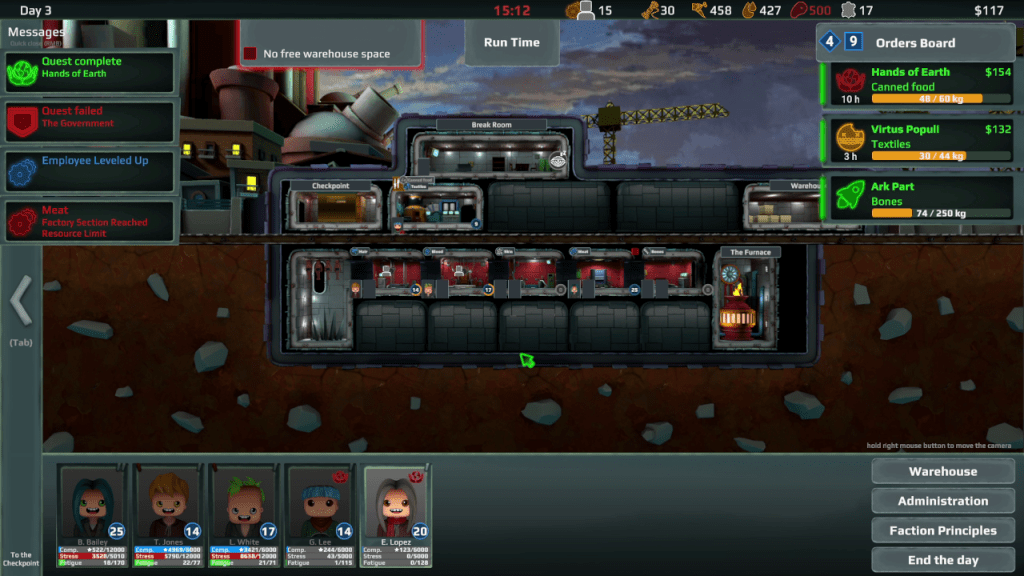
Task: Collapse the messages panel with the arrow
Action: pos(21,298)
